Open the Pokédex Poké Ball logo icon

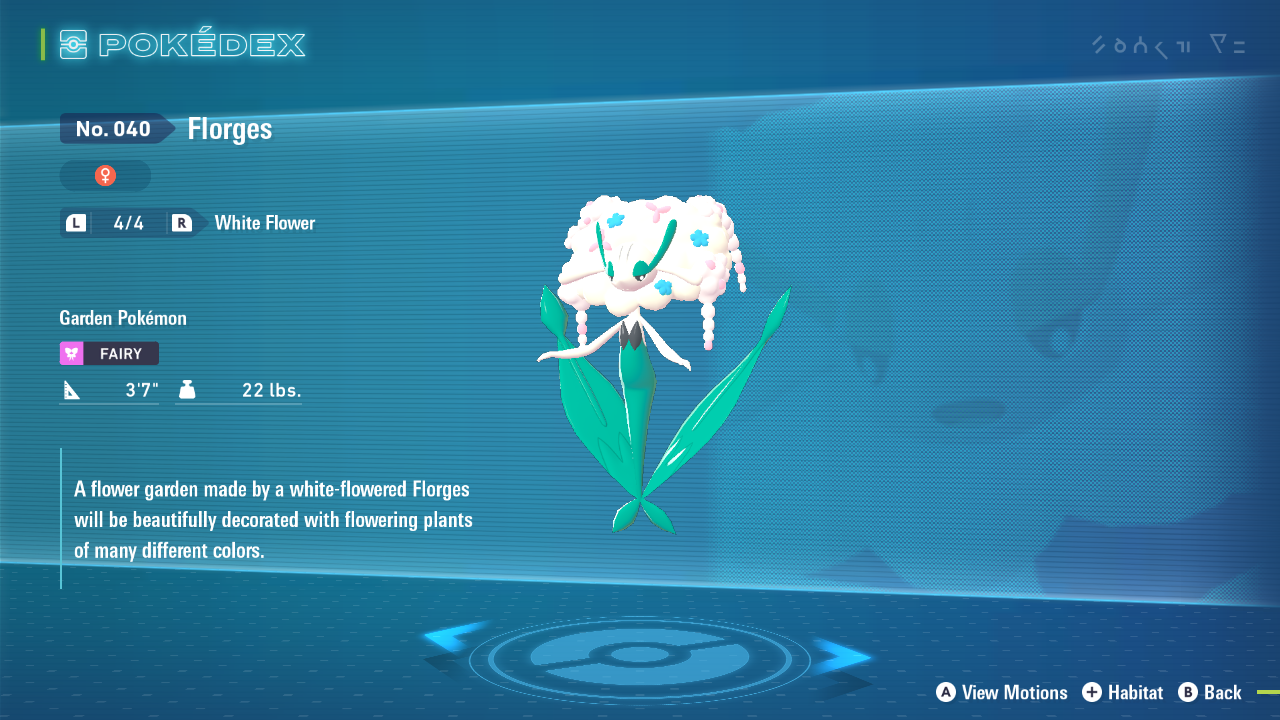(x=75, y=44)
